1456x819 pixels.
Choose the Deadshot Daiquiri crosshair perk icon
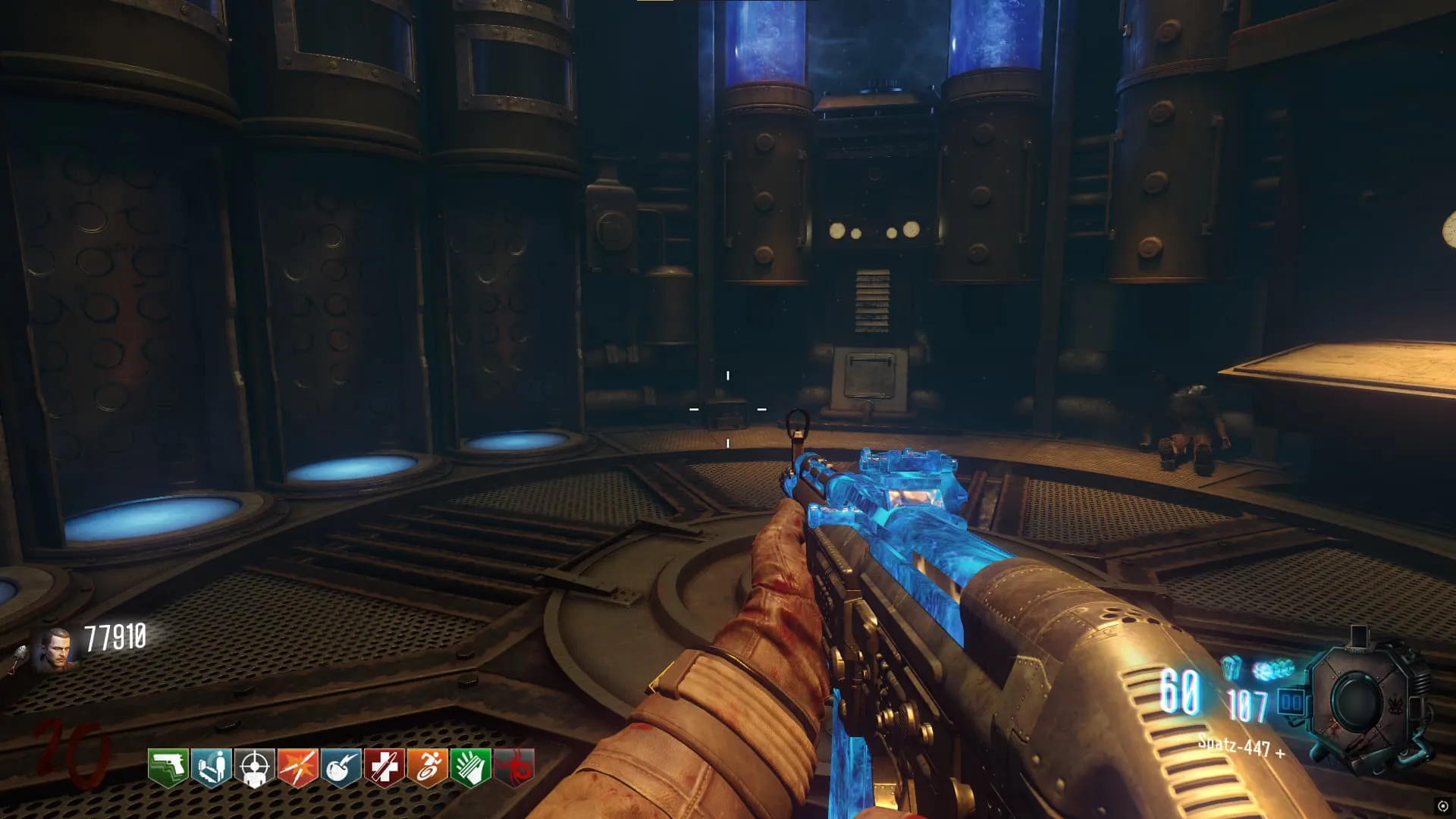(x=255, y=767)
